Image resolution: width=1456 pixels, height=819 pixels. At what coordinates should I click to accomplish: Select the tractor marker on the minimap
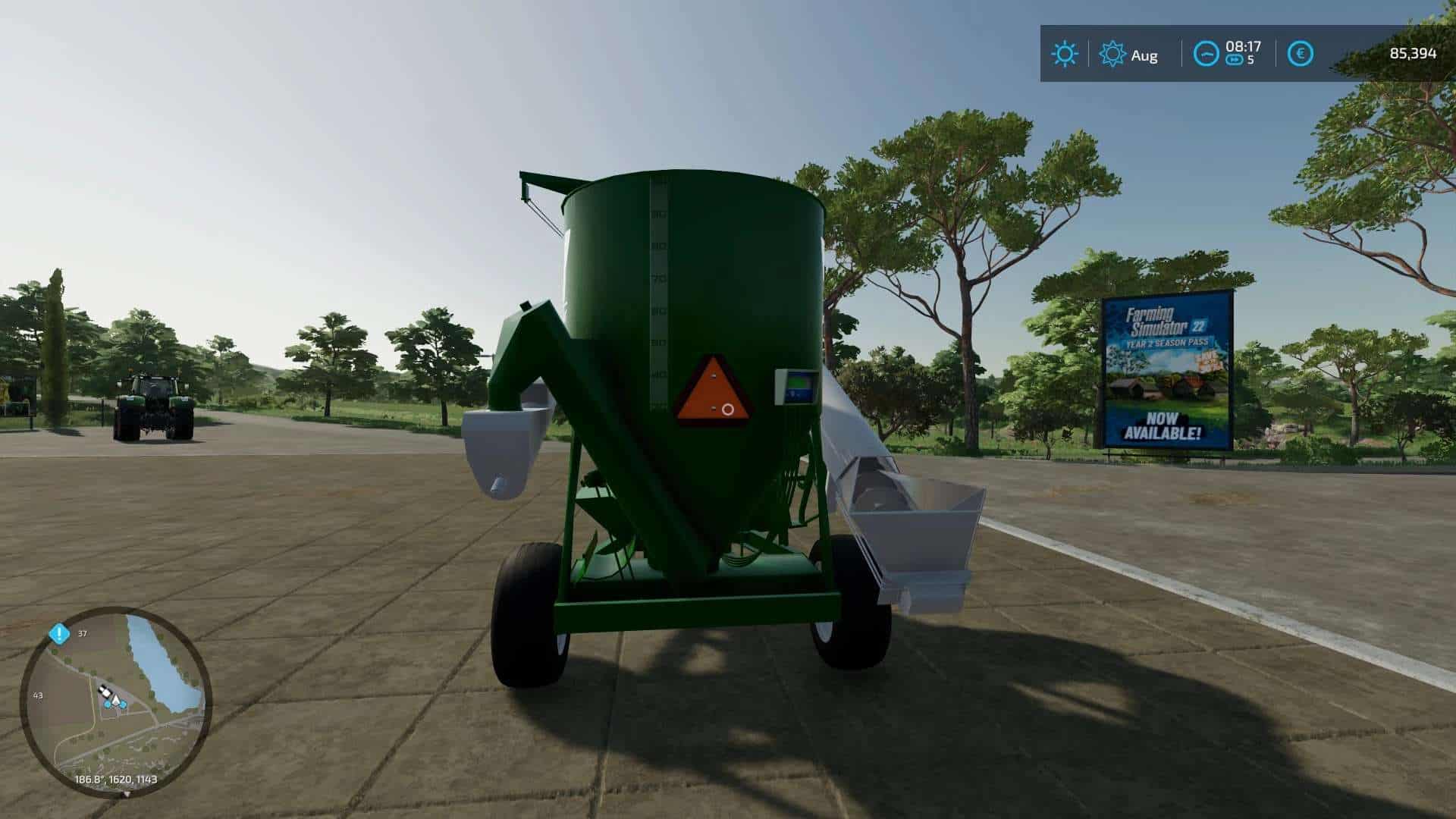pyautogui.click(x=105, y=691)
